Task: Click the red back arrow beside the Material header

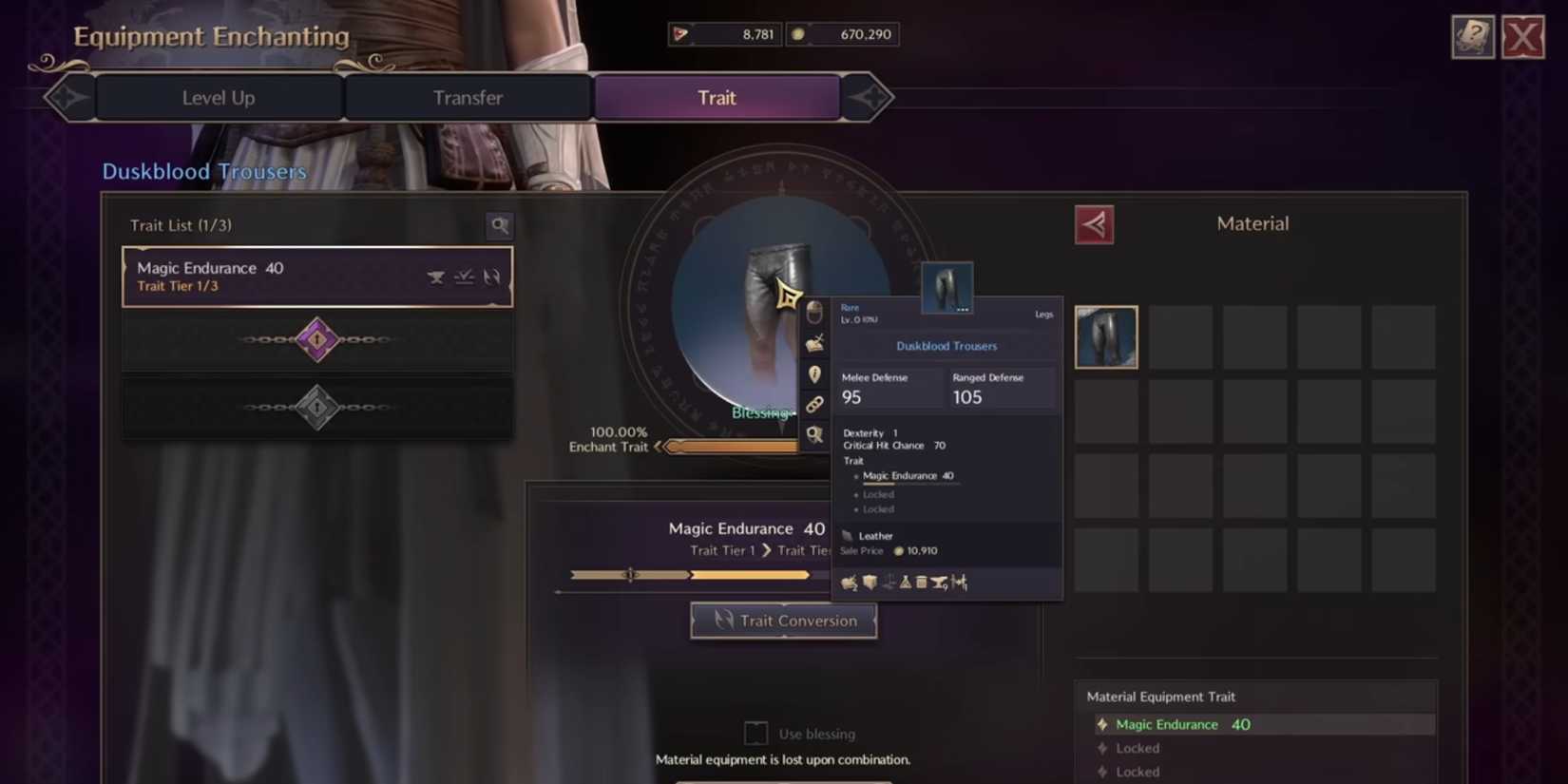Action: (x=1094, y=224)
